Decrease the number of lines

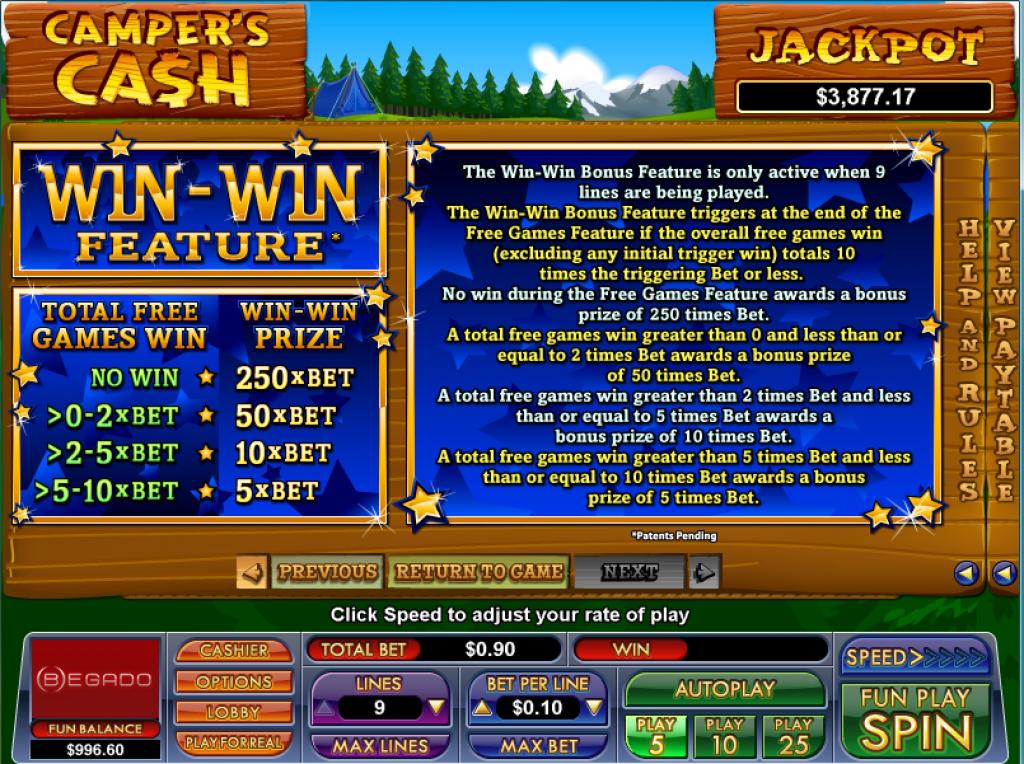tap(436, 708)
